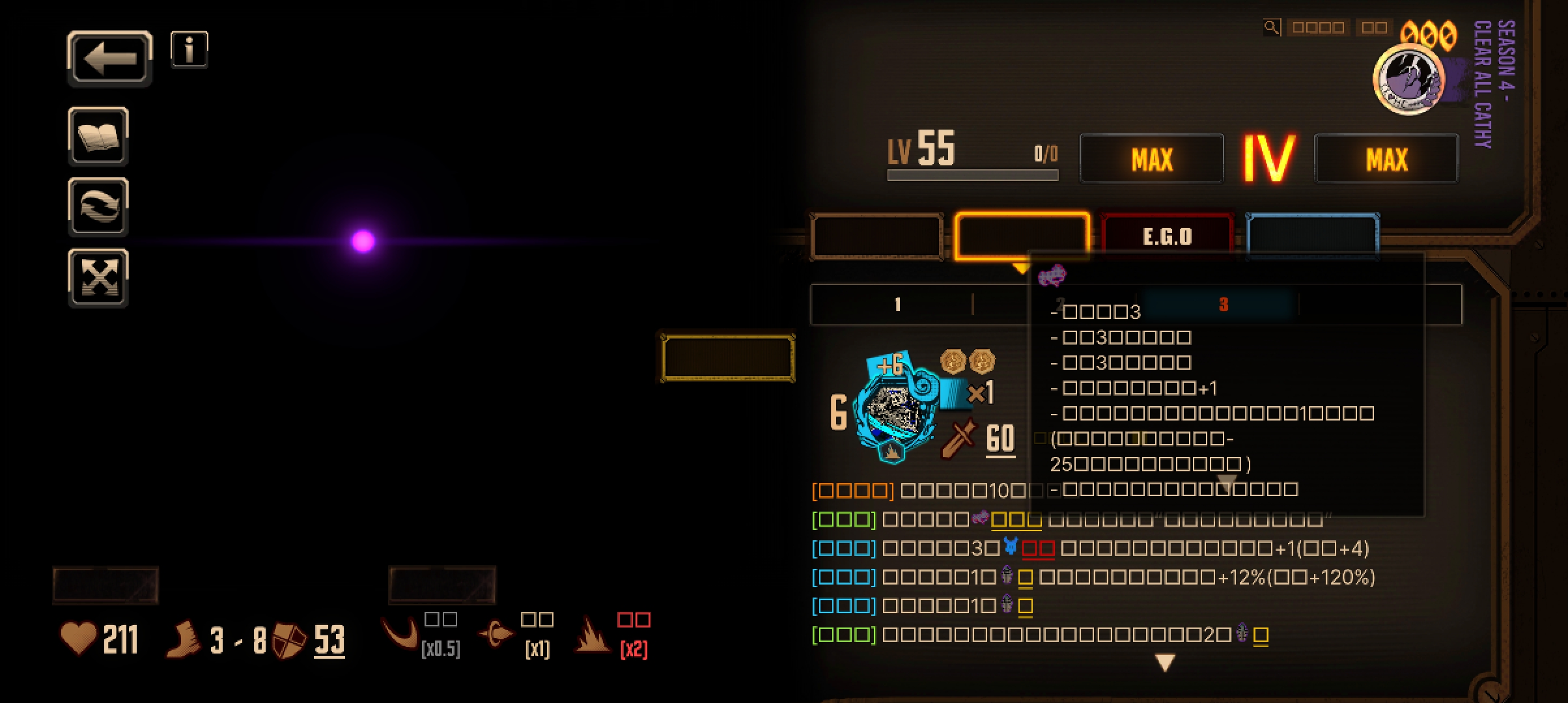Switch to the E.G.O tab

[x=1167, y=236]
